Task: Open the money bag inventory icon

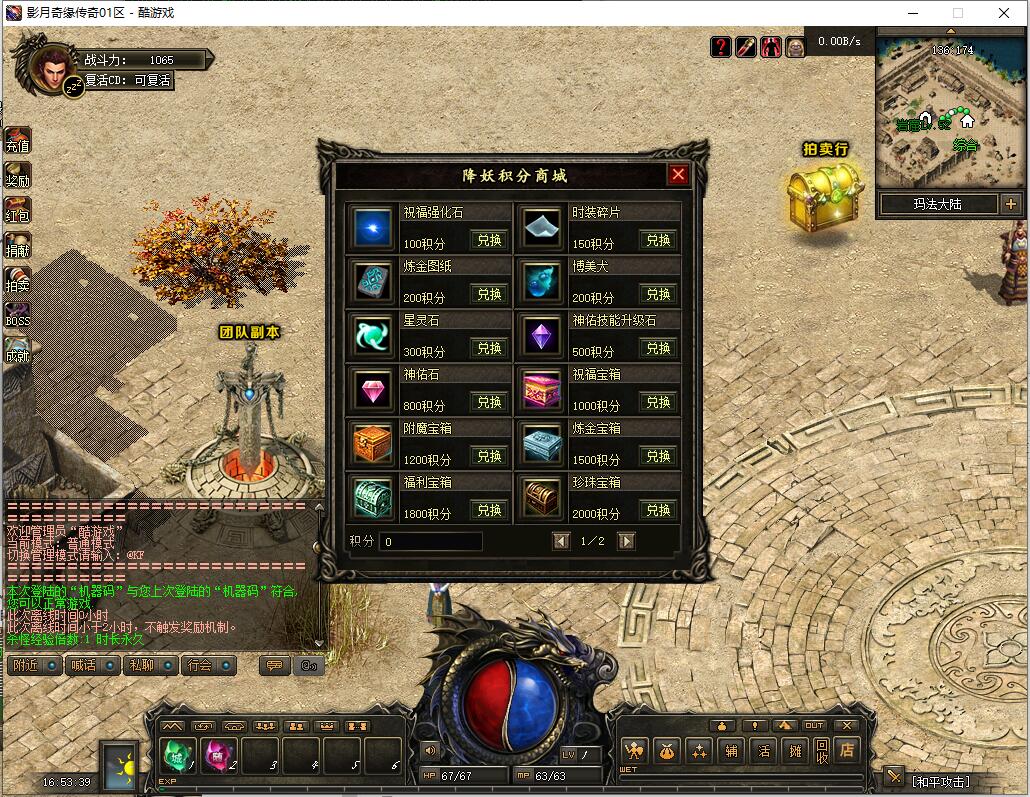Action: 667,750
